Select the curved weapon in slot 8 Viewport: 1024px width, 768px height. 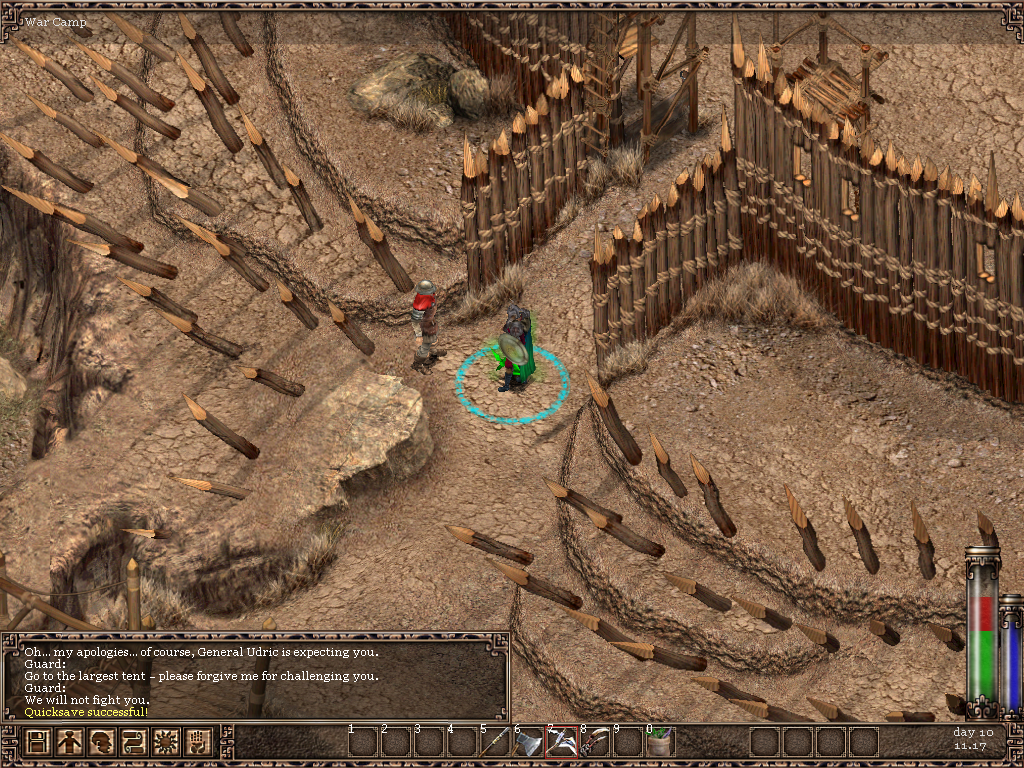pyautogui.click(x=594, y=742)
